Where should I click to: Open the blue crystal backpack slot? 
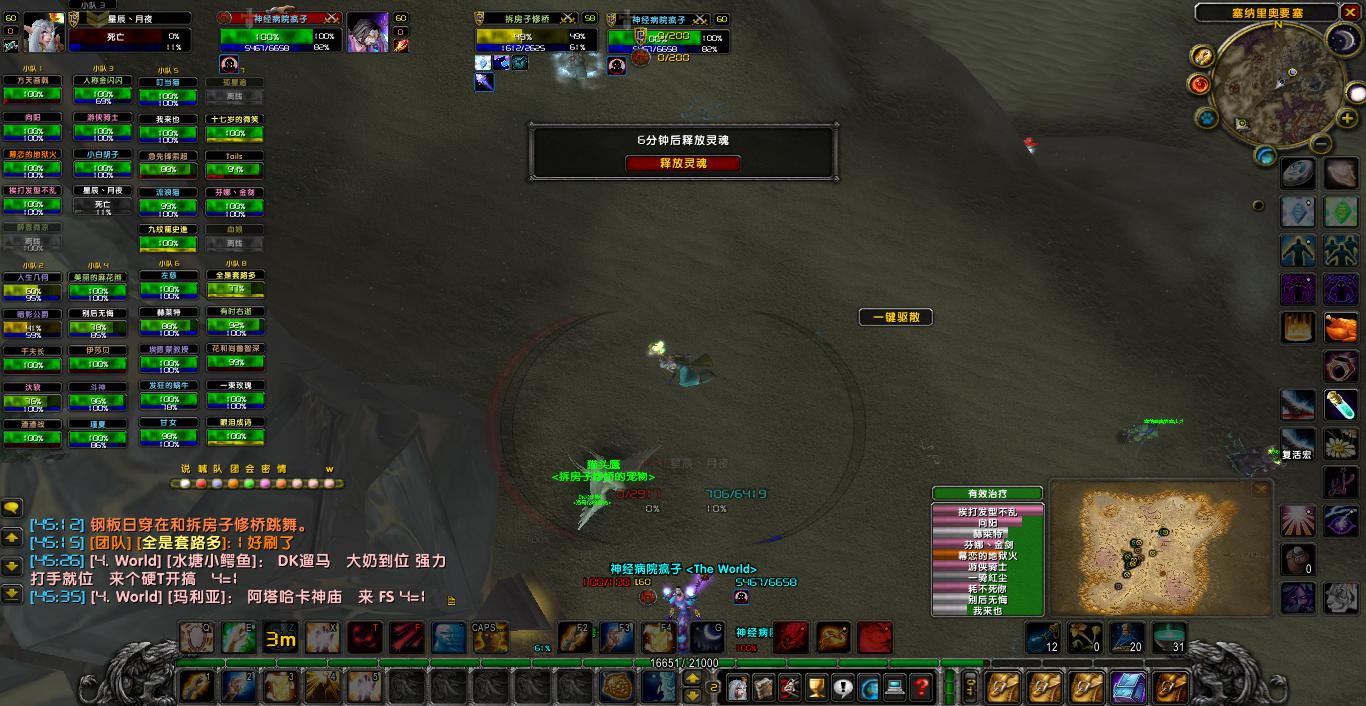pyautogui.click(x=1129, y=687)
